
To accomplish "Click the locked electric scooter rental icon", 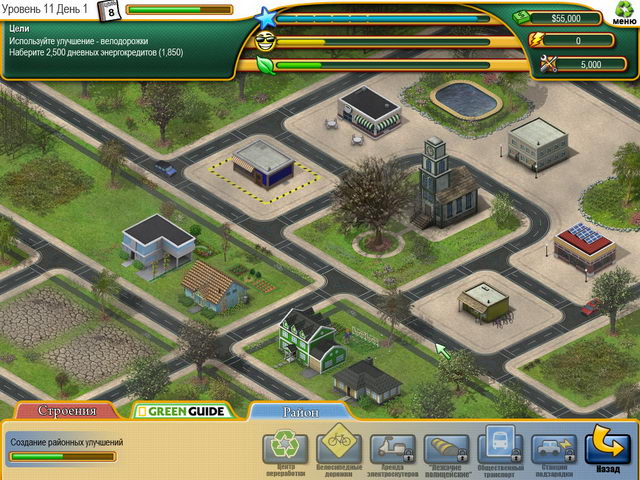I will pos(392,446).
